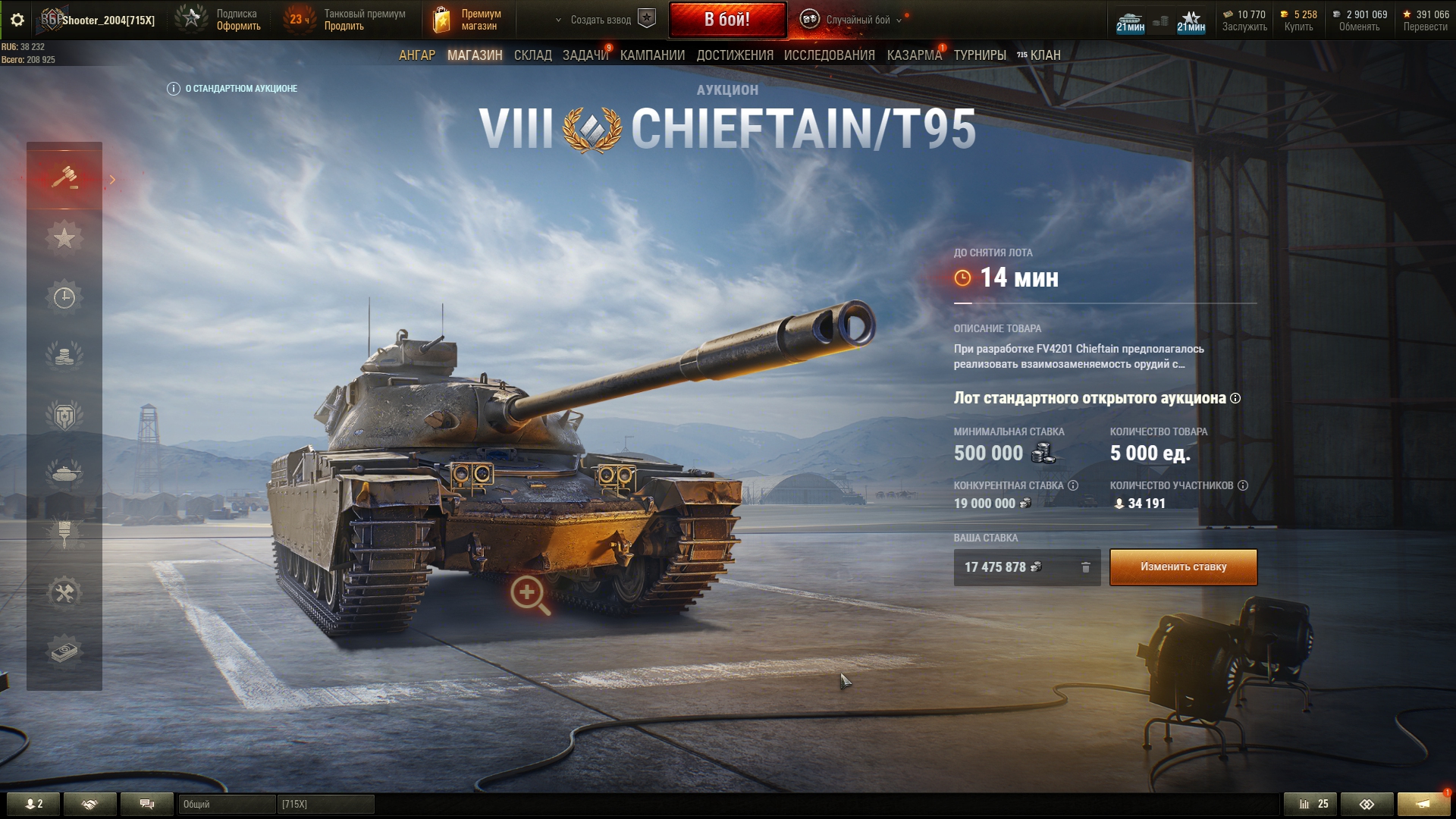This screenshot has height=819, width=1456.
Task: Select the auction gavel sidebar category
Action: (x=64, y=179)
